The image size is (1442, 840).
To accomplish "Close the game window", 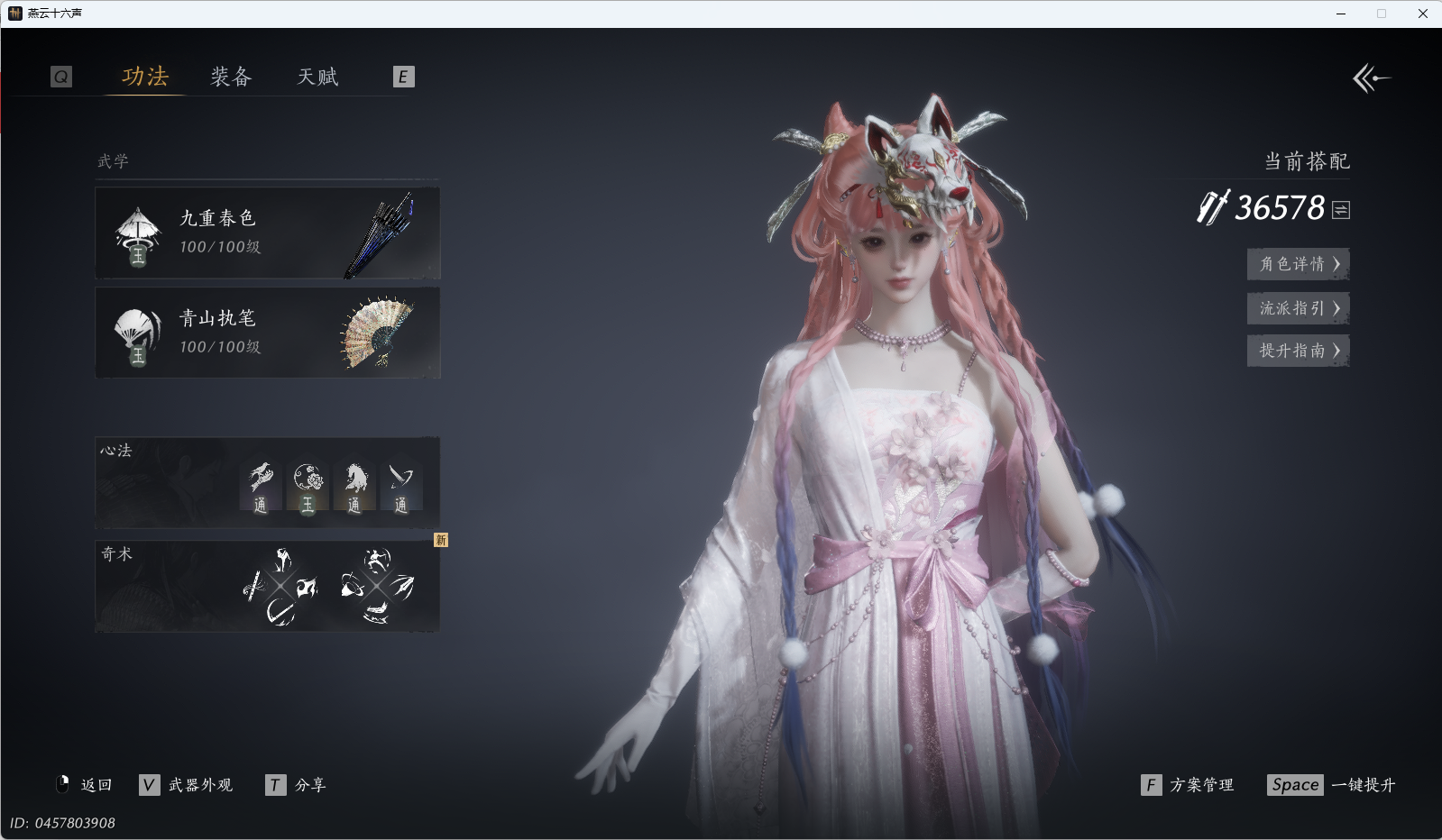I will click(1422, 14).
